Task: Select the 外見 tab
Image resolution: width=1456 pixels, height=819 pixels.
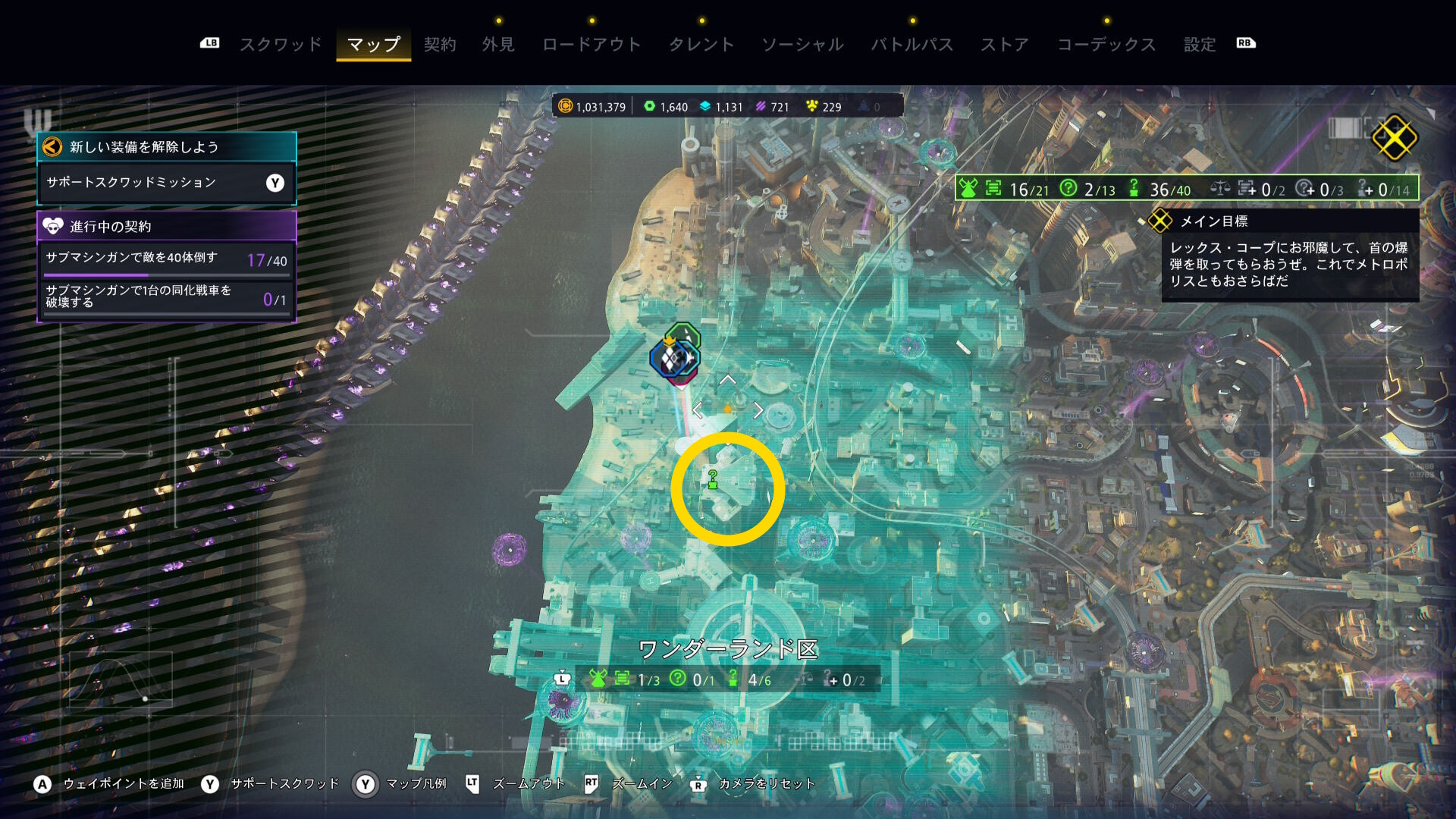Action: tap(498, 45)
